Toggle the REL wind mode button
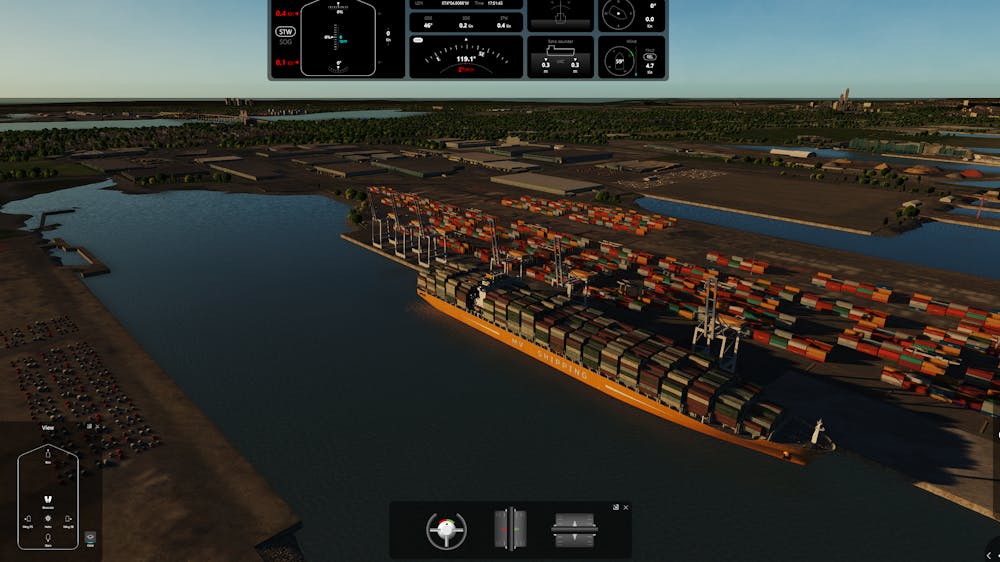The width and height of the screenshot is (1000, 562). point(650,57)
